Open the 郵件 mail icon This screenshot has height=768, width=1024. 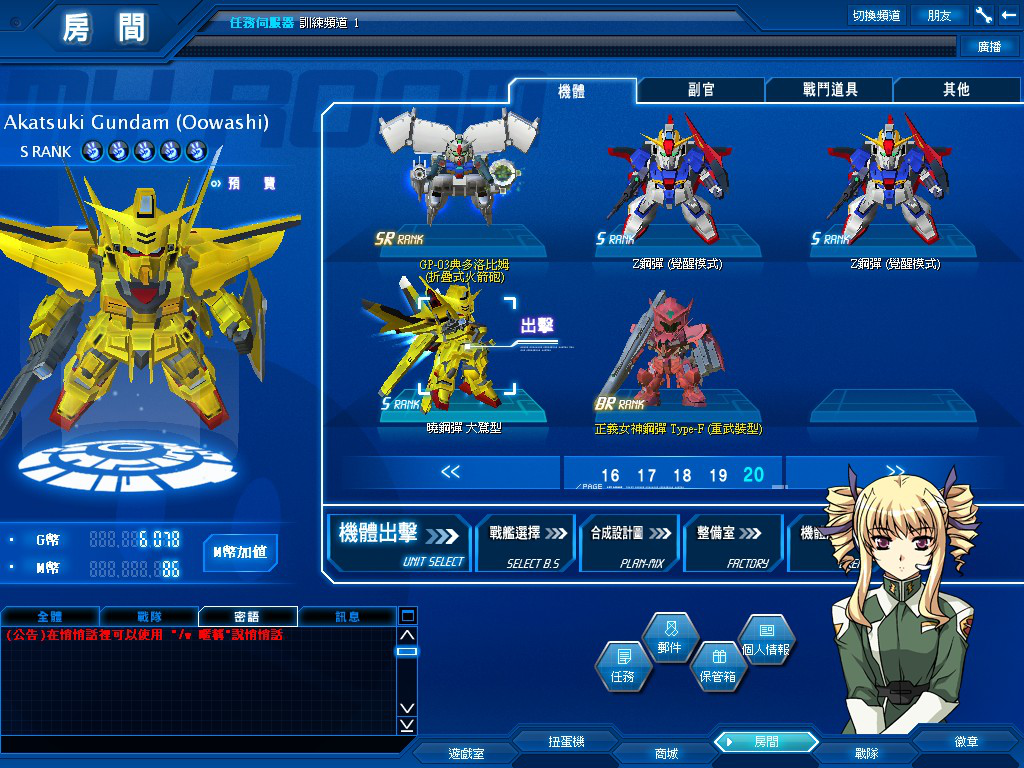(x=669, y=637)
